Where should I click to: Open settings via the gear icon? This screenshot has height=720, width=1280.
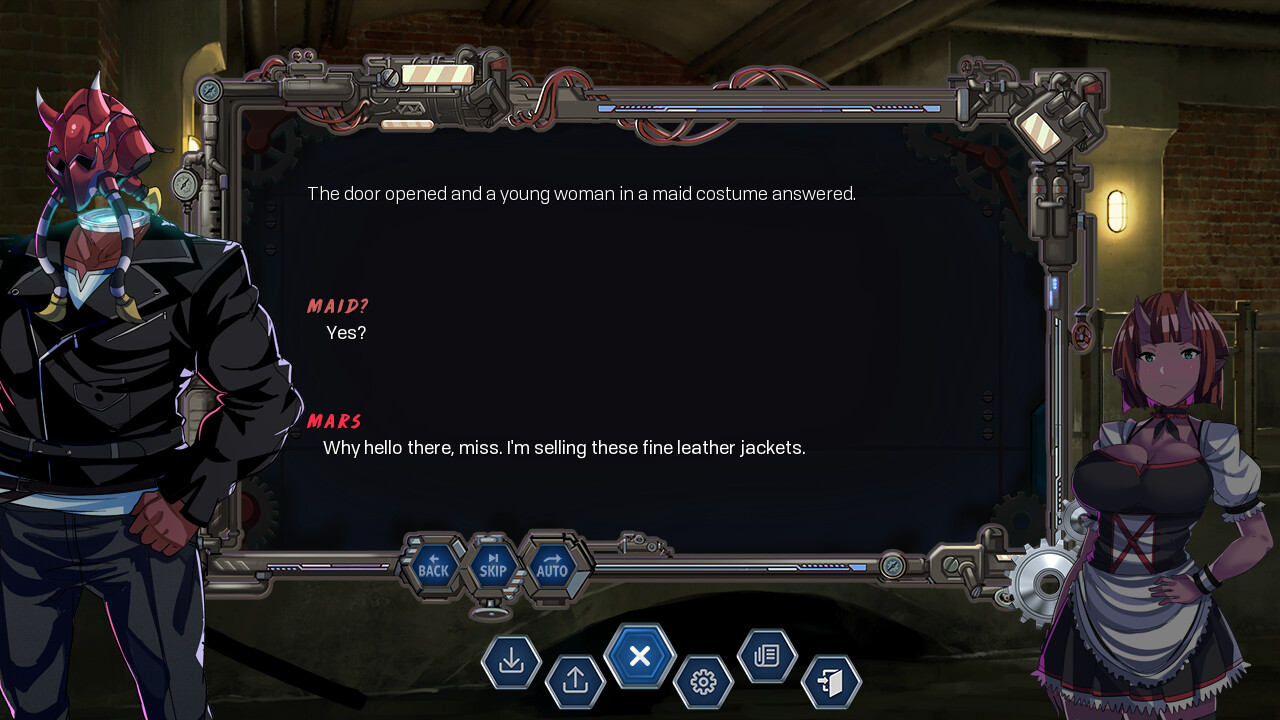(x=703, y=682)
